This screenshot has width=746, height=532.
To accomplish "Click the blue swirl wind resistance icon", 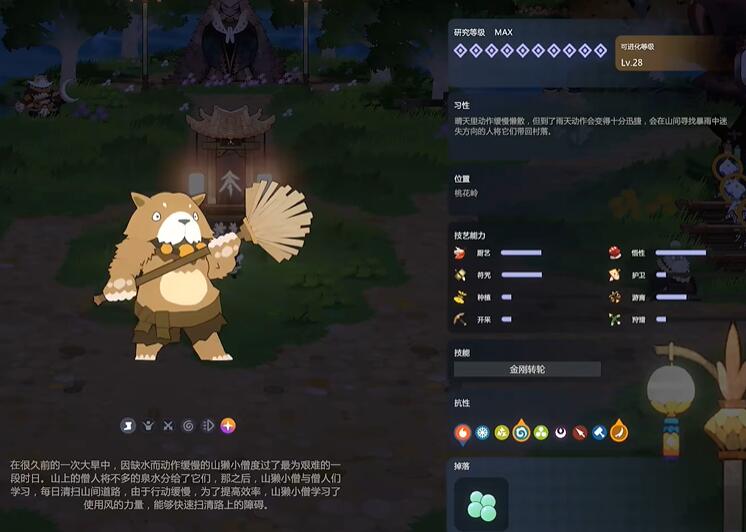I will pyautogui.click(x=521, y=433).
